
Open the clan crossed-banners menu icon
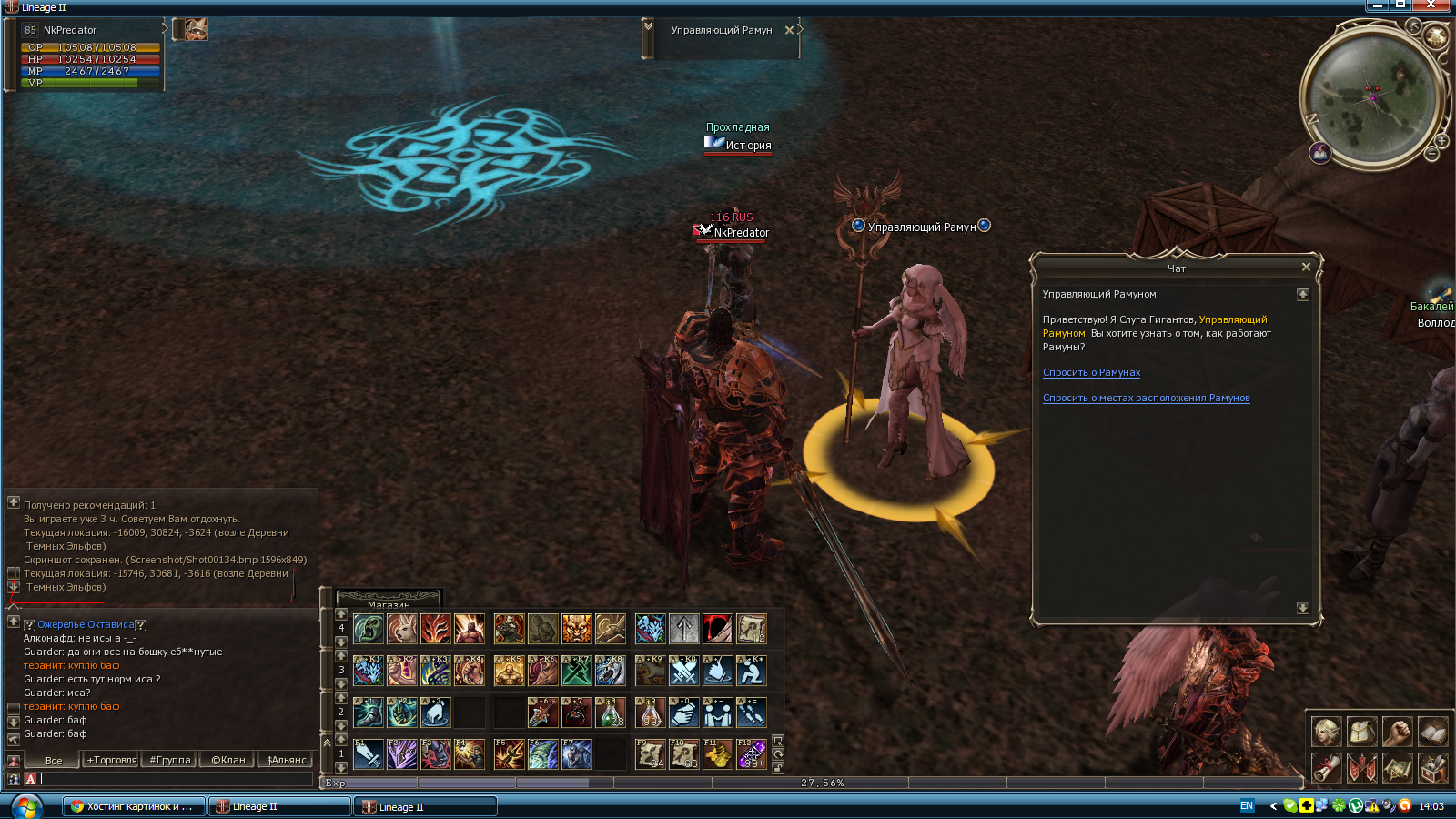1361,767
